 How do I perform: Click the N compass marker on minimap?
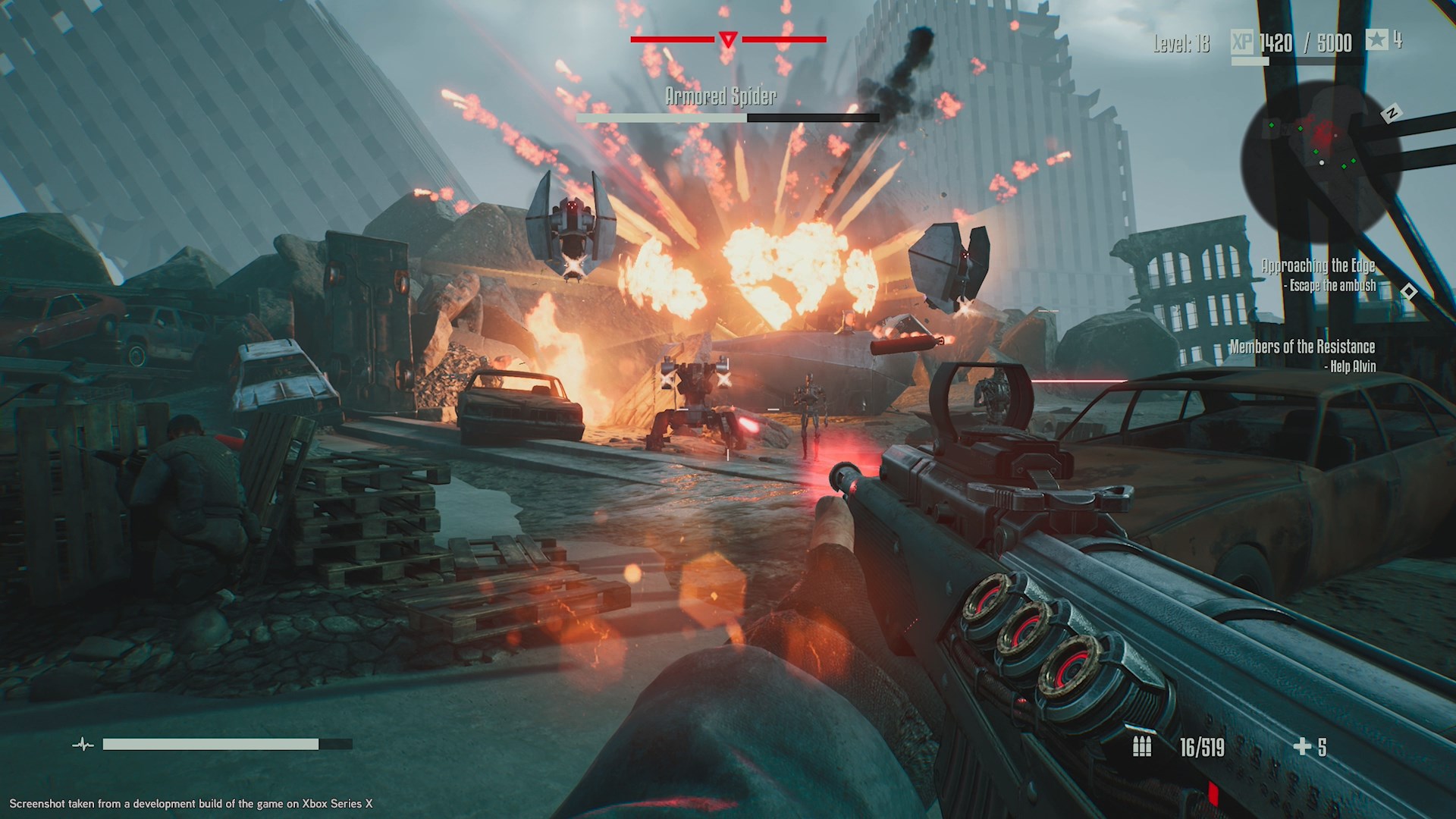pos(1391,112)
